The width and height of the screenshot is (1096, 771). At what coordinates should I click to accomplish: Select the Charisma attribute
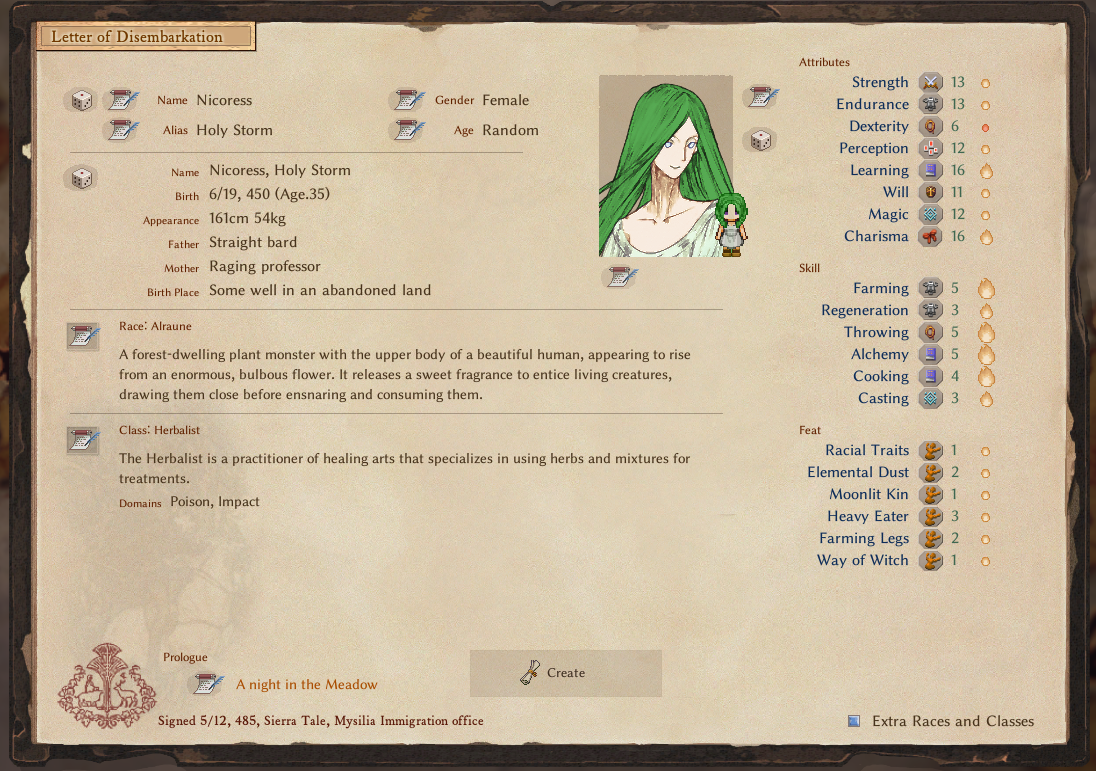point(876,237)
